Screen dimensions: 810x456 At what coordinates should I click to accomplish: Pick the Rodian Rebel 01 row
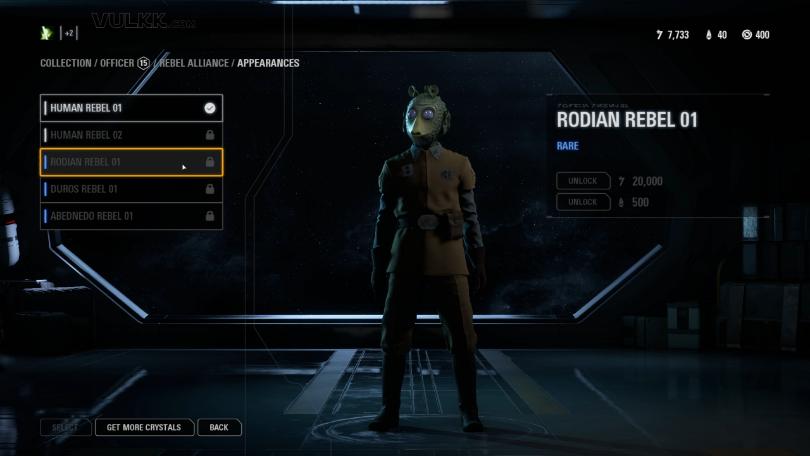pyautogui.click(x=130, y=162)
